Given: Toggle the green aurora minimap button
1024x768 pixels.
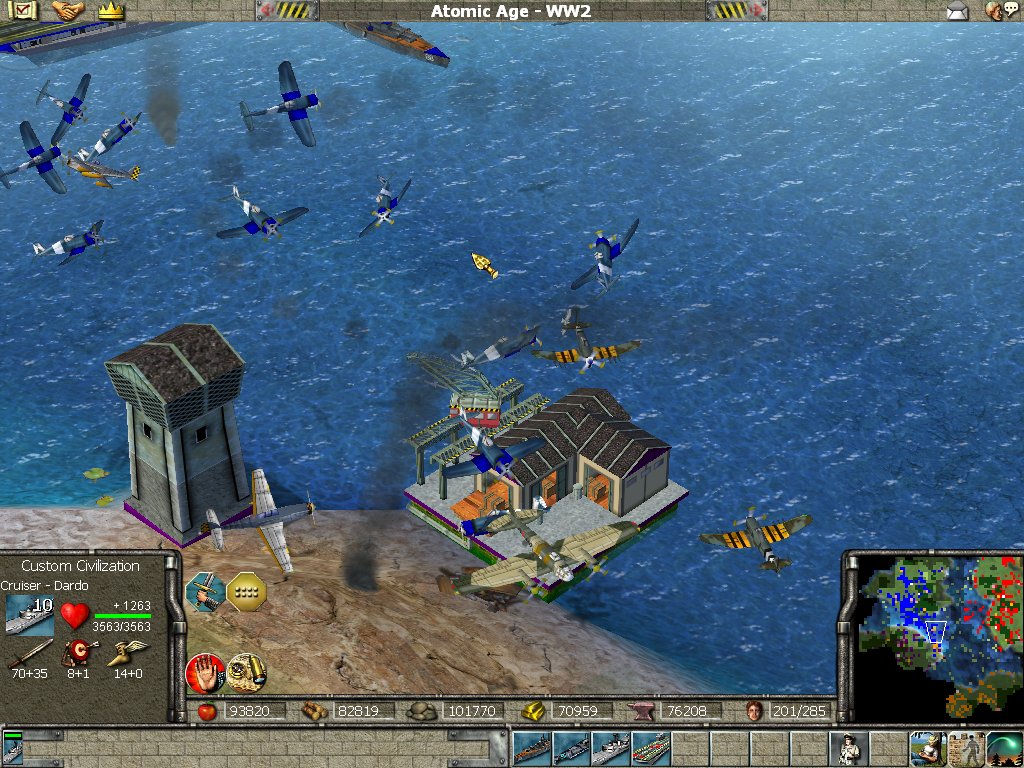Looking at the screenshot, I should coord(1004,748).
